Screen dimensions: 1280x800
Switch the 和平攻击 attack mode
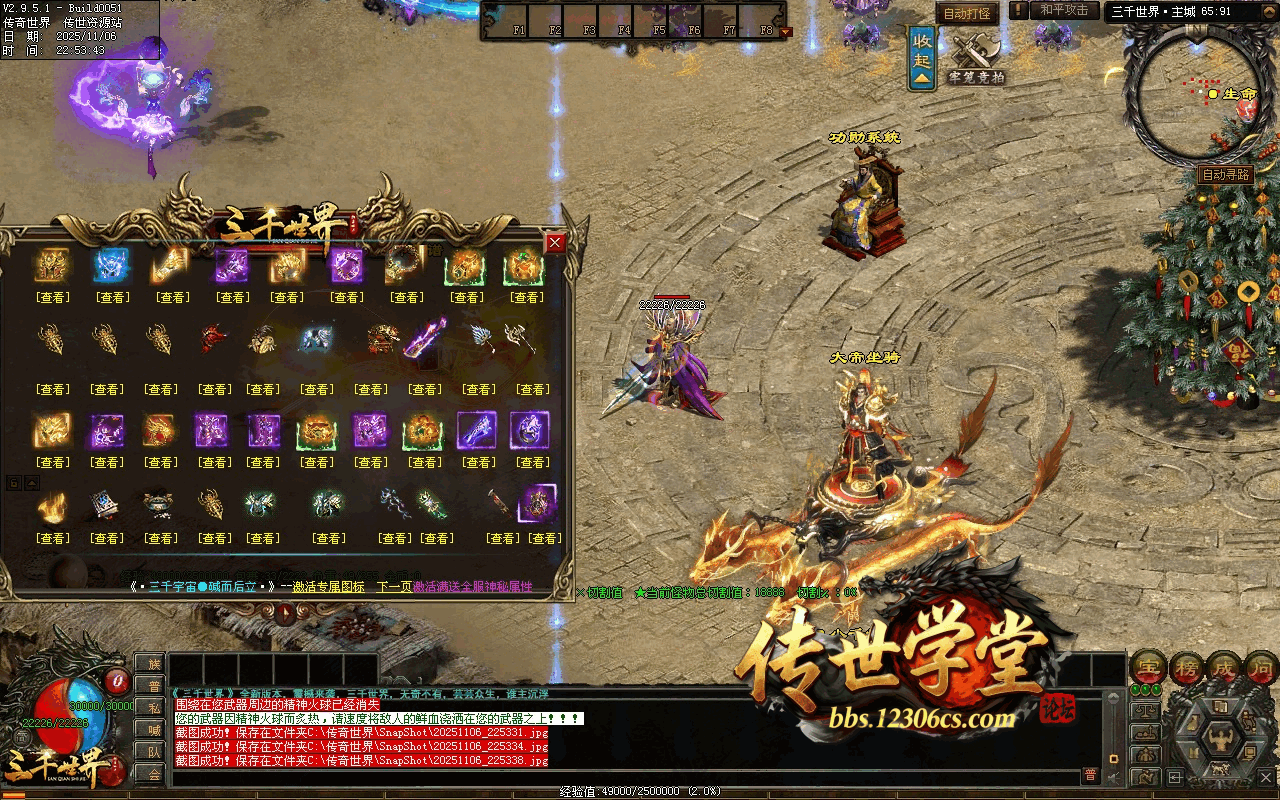[1063, 10]
